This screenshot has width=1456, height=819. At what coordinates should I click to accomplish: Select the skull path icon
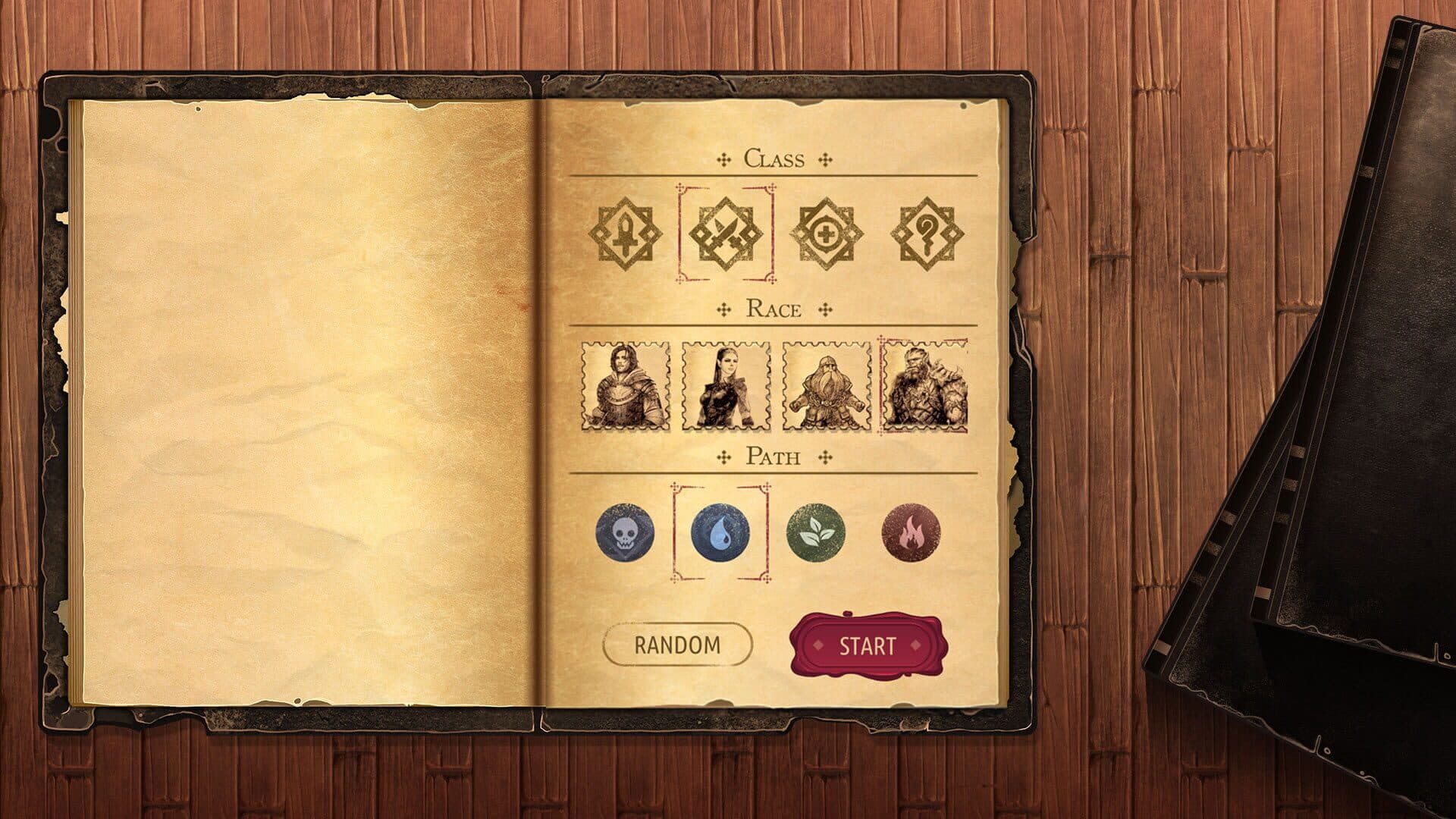click(x=625, y=532)
